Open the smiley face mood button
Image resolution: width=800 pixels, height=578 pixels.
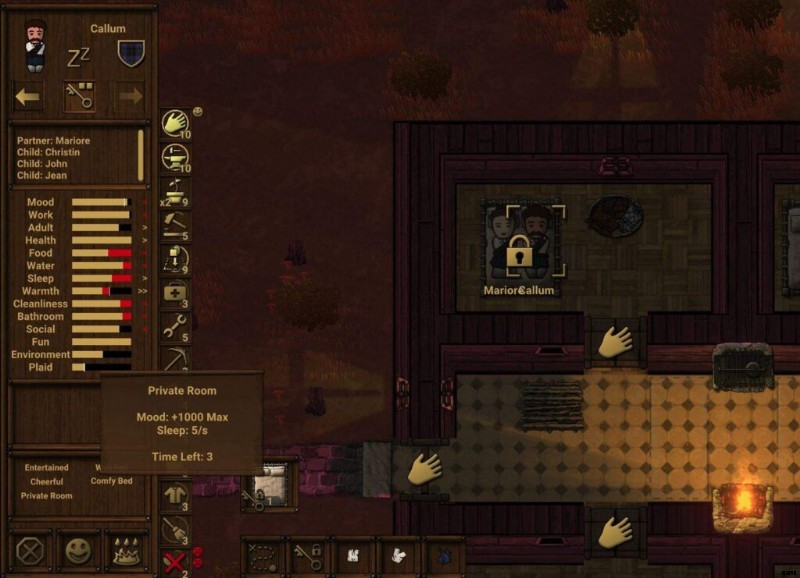click(78, 550)
